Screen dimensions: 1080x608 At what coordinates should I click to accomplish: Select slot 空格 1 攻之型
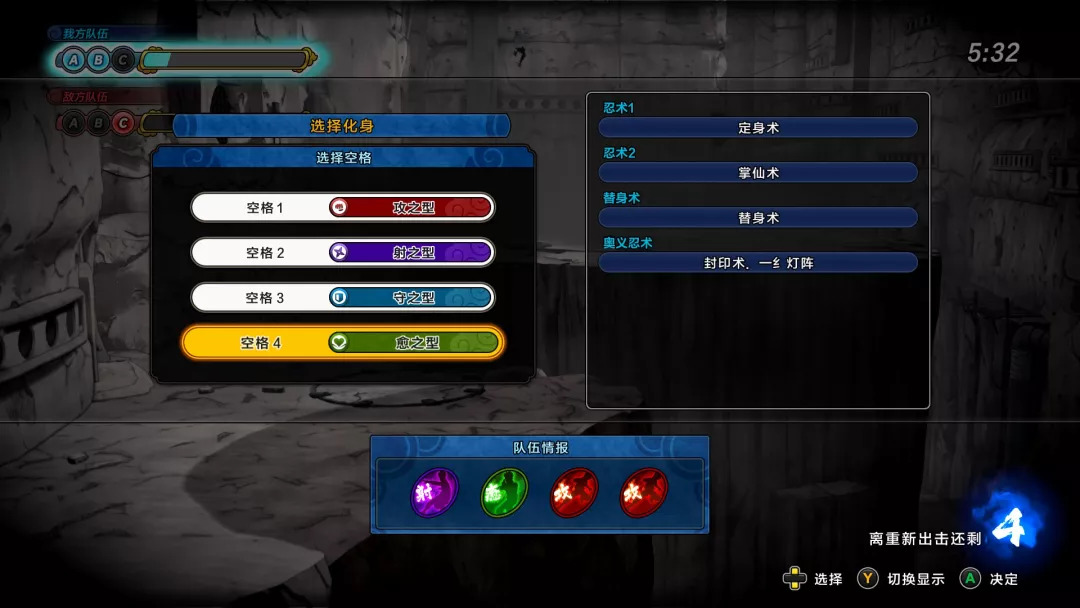tap(342, 208)
